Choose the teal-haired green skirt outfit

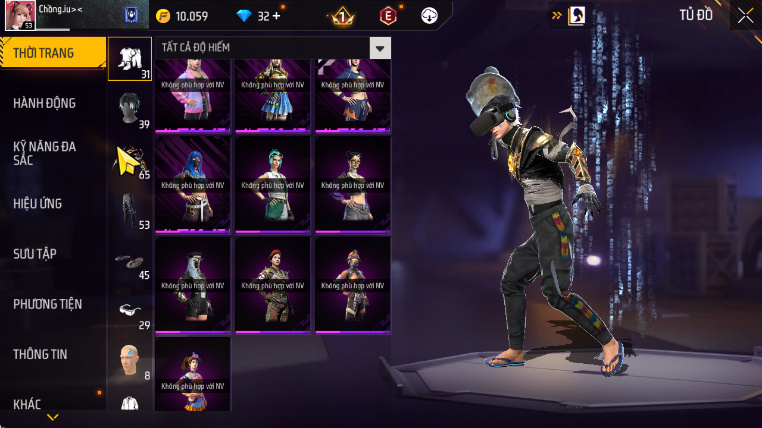coord(272,182)
